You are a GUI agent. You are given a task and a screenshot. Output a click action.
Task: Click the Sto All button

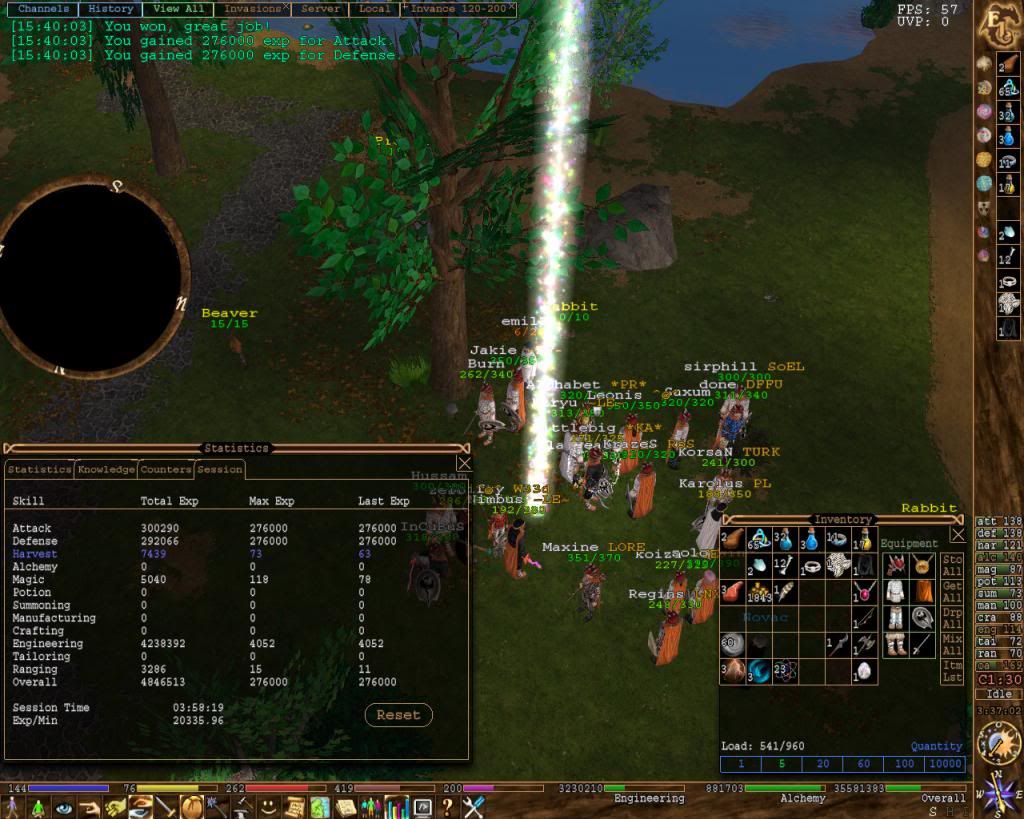point(952,565)
